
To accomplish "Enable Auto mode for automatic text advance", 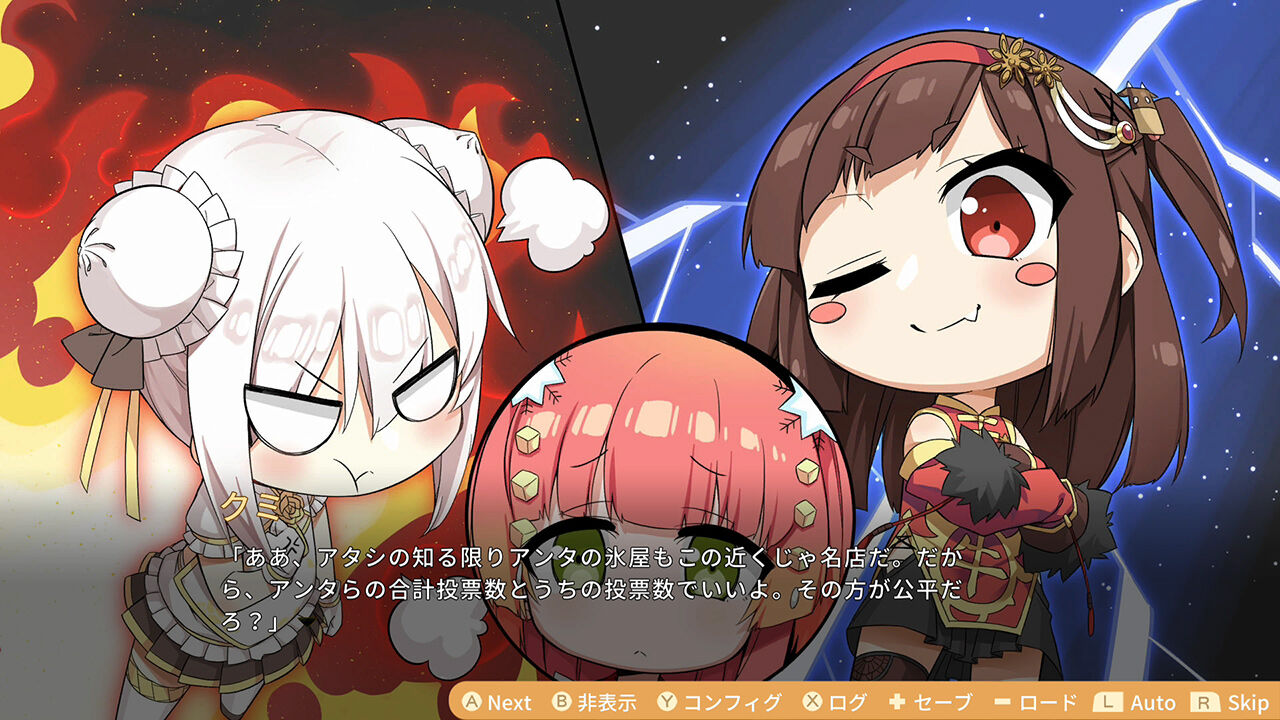I will pos(1152,702).
